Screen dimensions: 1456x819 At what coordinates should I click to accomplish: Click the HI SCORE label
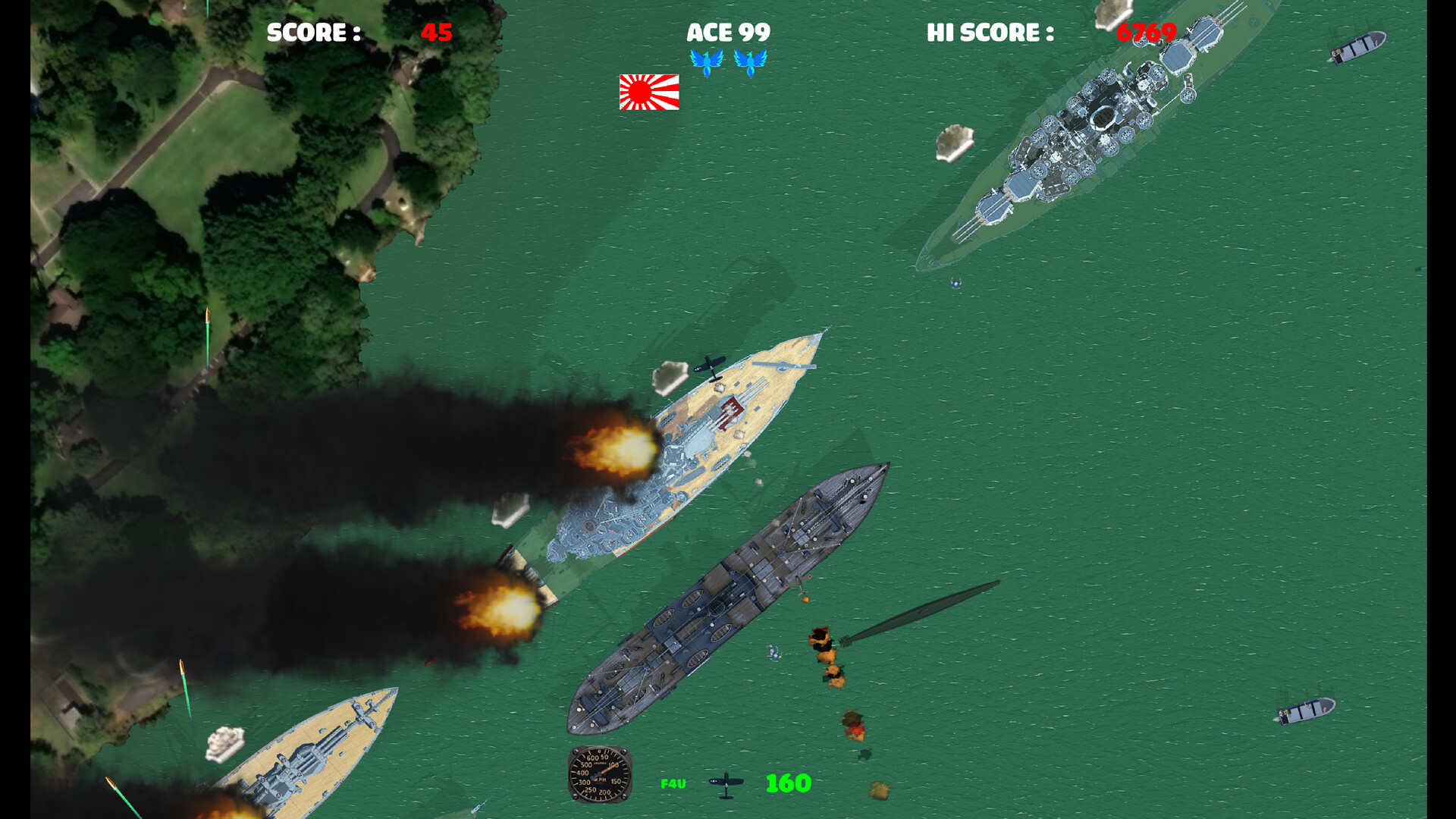point(987,33)
